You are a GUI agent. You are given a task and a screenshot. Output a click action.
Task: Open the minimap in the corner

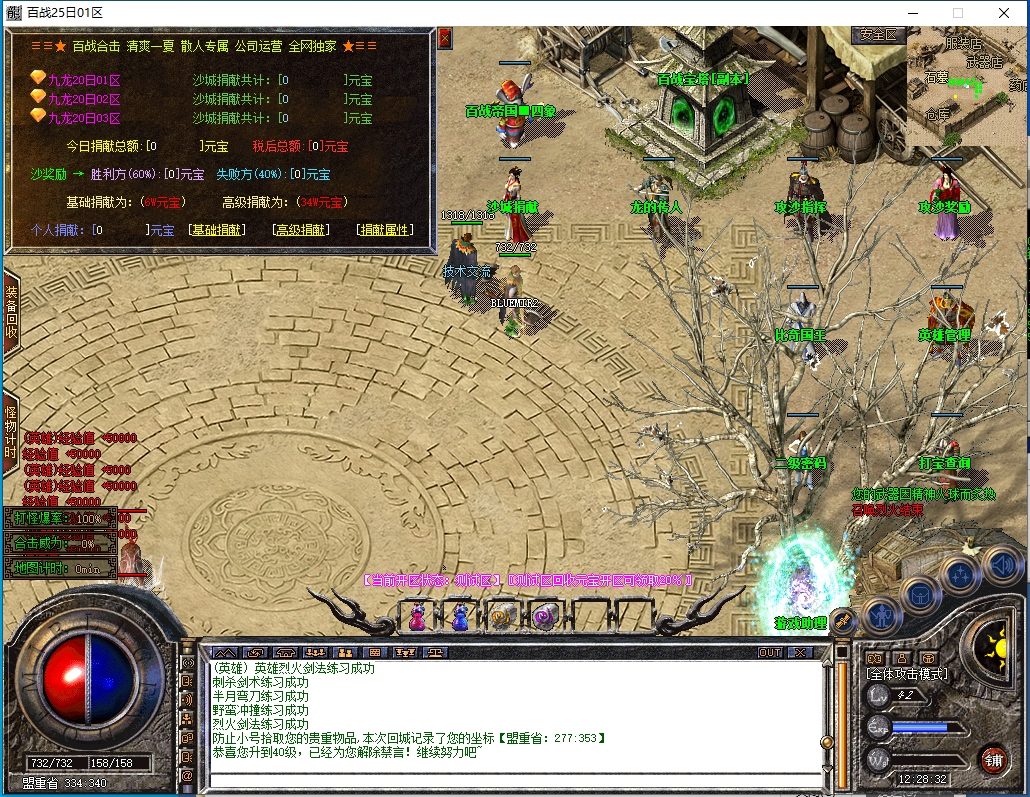tap(966, 87)
